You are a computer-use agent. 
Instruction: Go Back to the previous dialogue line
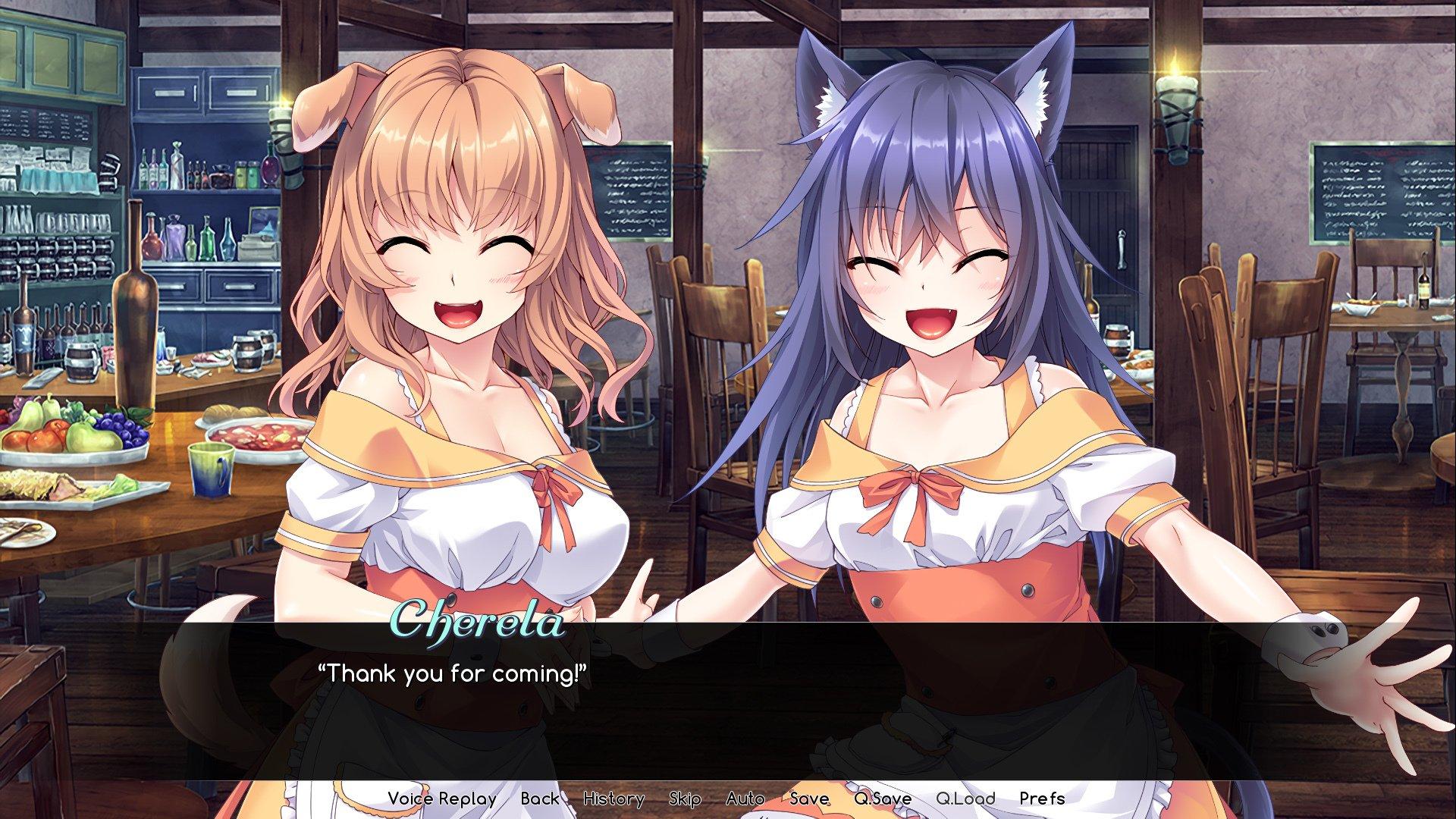click(x=539, y=799)
